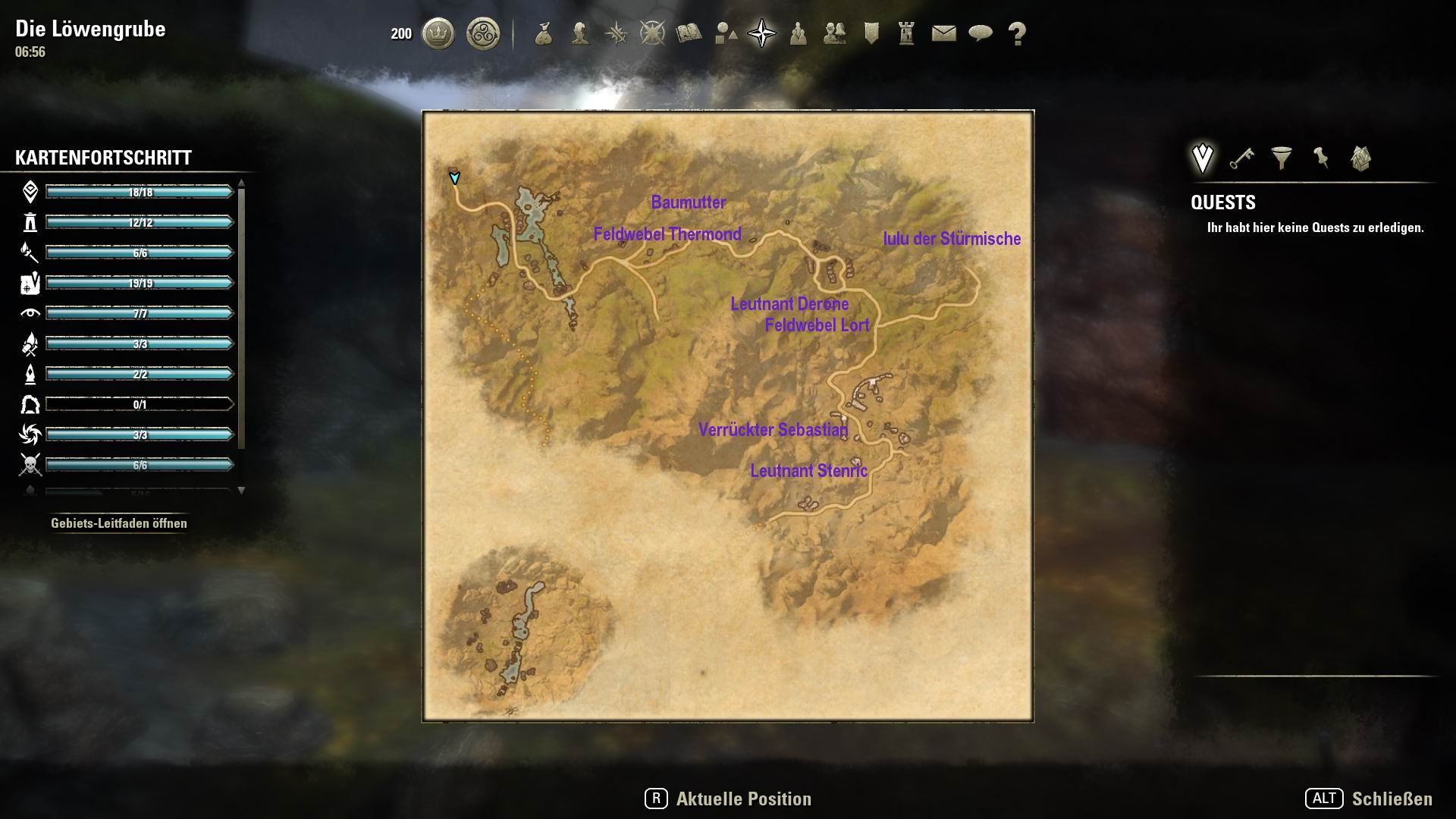Open the skills menu icon
The height and width of the screenshot is (819, 1456).
click(617, 33)
